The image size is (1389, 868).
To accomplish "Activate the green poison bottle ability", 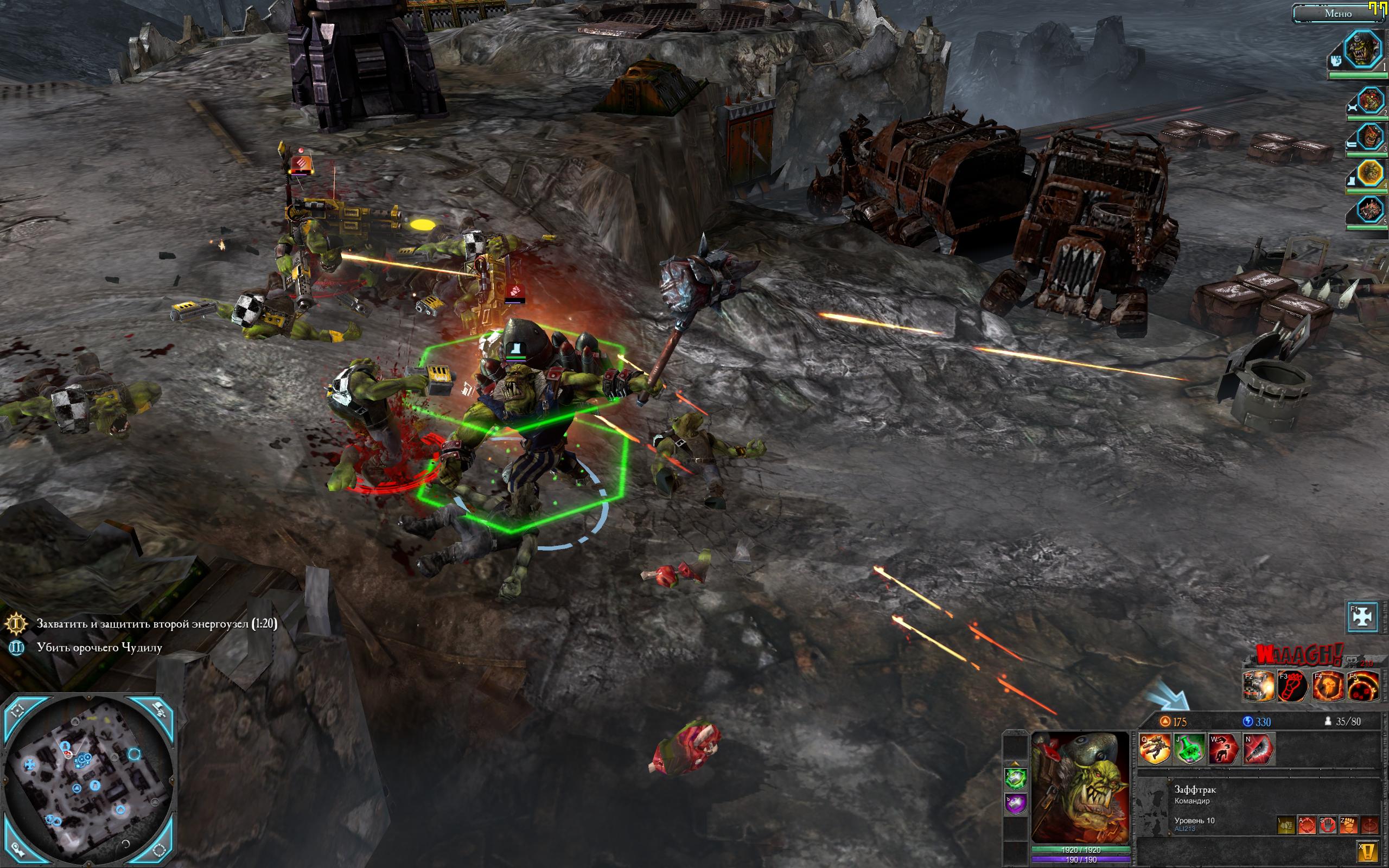I will pyautogui.click(x=1189, y=749).
